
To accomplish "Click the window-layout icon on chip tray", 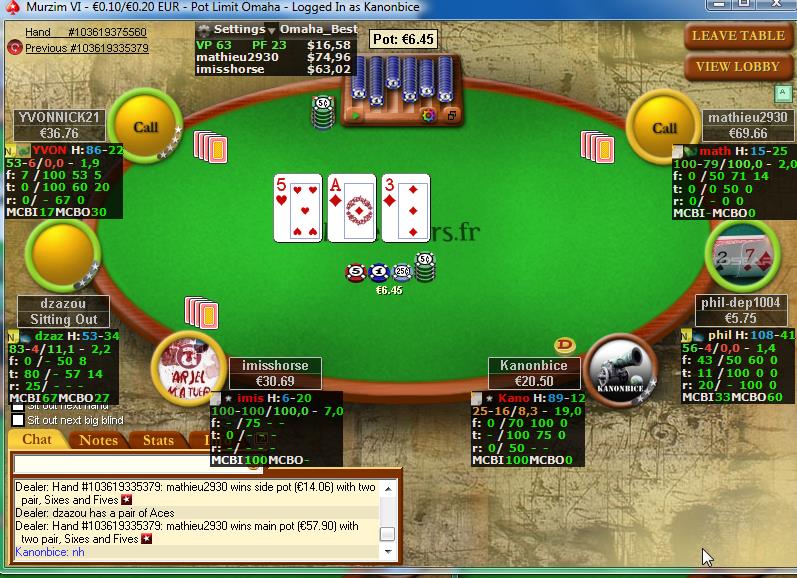I will [451, 116].
